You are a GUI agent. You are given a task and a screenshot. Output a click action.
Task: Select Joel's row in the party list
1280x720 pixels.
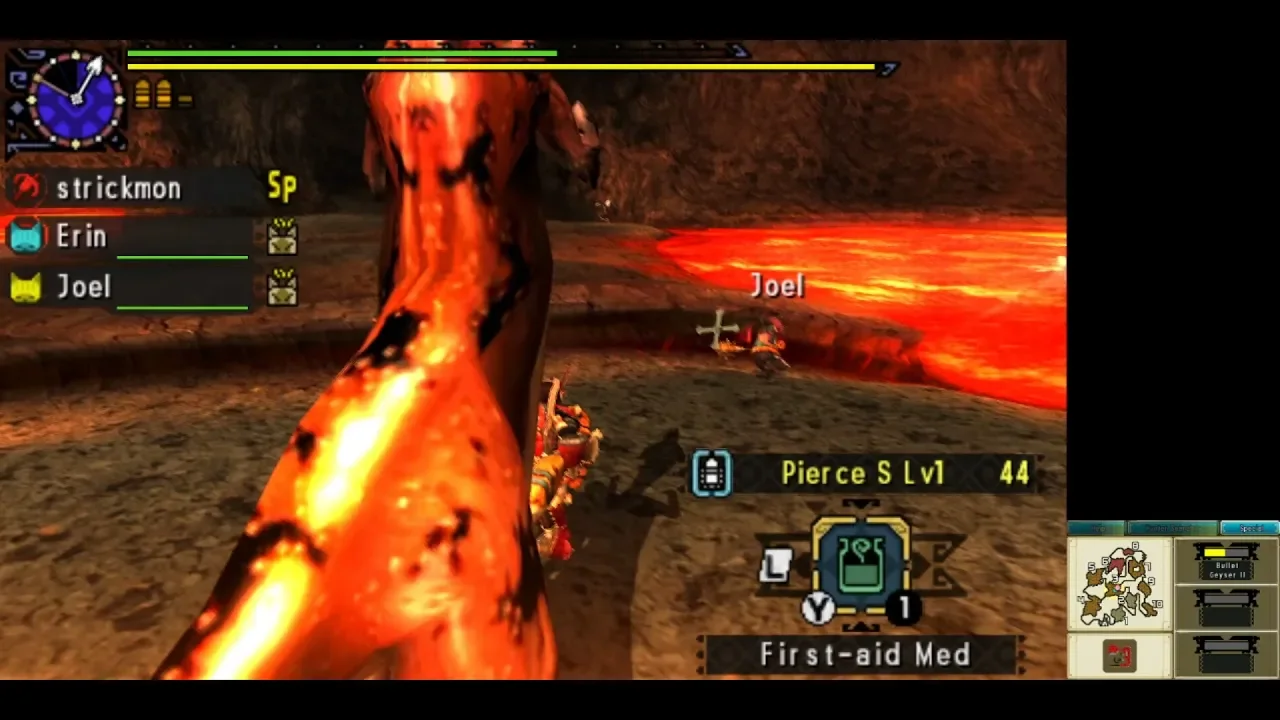(x=84, y=288)
